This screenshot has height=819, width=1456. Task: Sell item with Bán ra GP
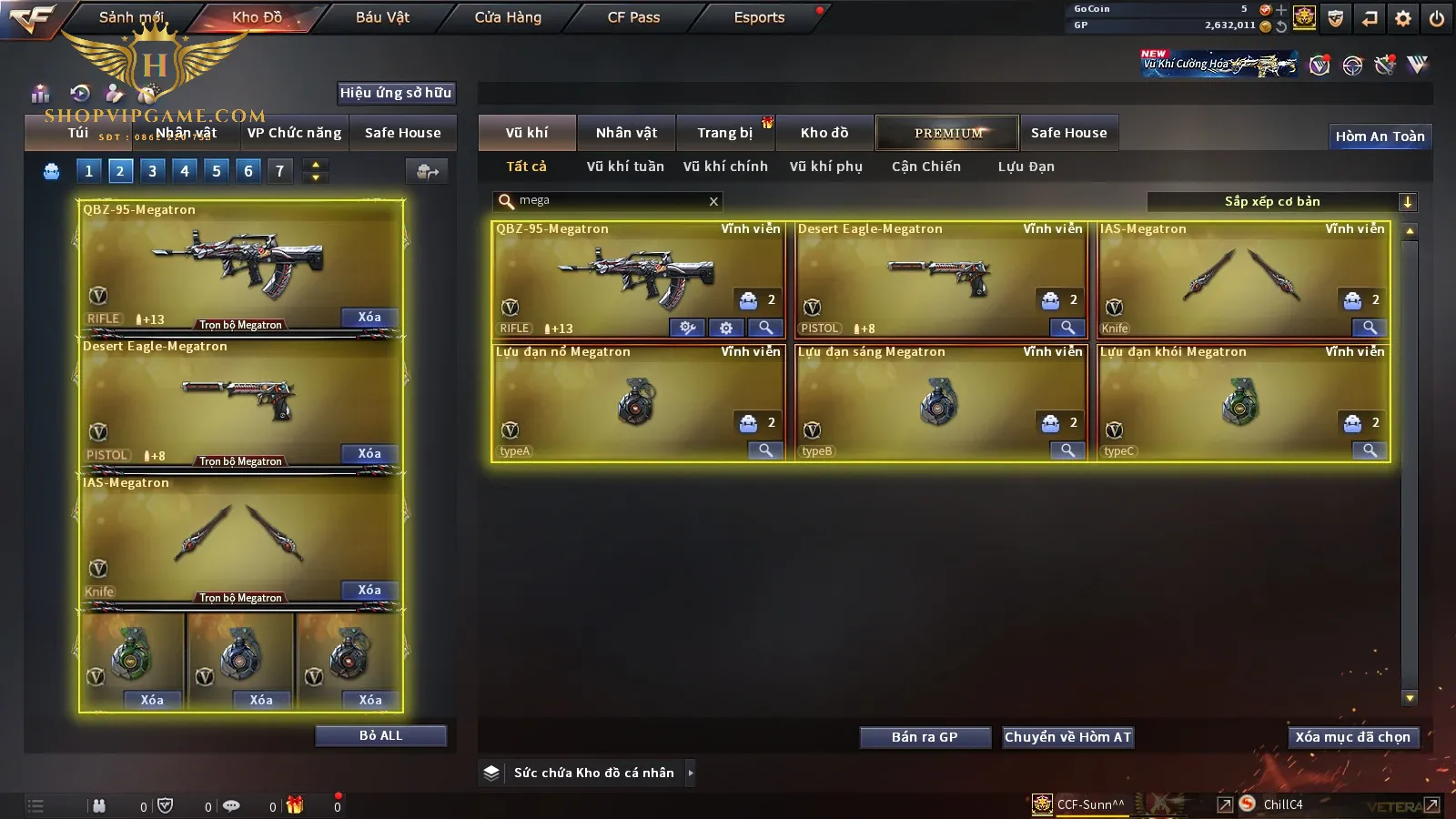pos(925,737)
